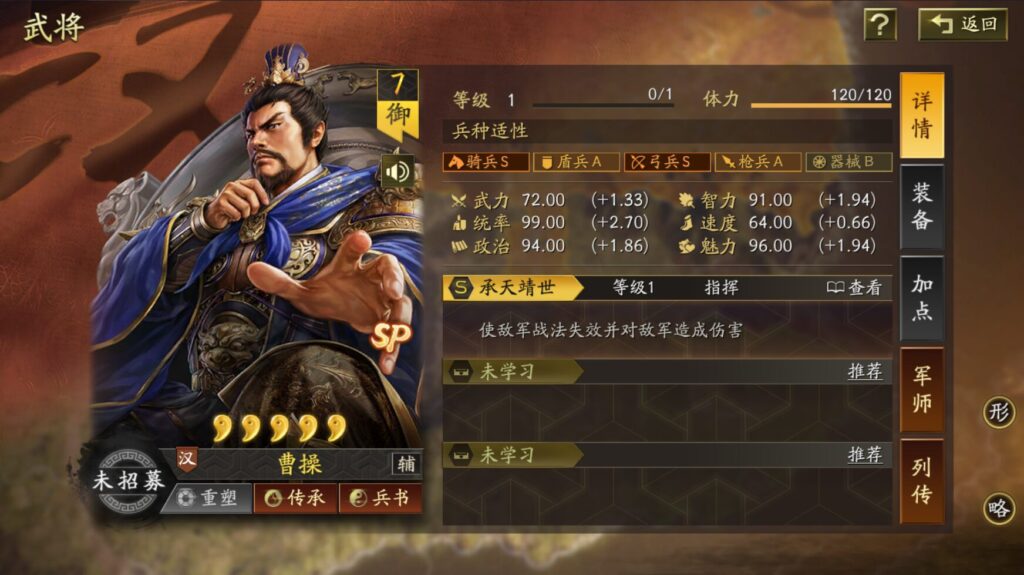This screenshot has width=1024, height=575.
Task: Click the 重塑 reshape button
Action: tap(207, 498)
